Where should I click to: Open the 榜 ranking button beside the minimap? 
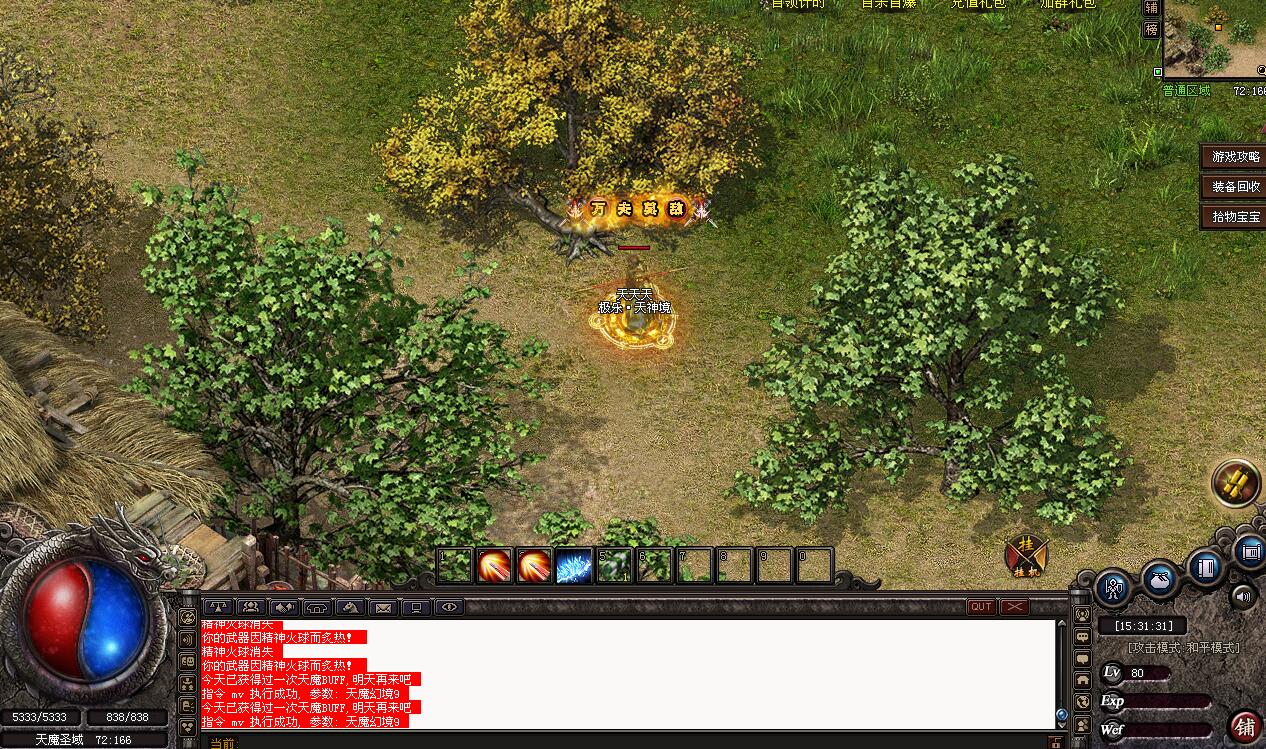pyautogui.click(x=1151, y=30)
